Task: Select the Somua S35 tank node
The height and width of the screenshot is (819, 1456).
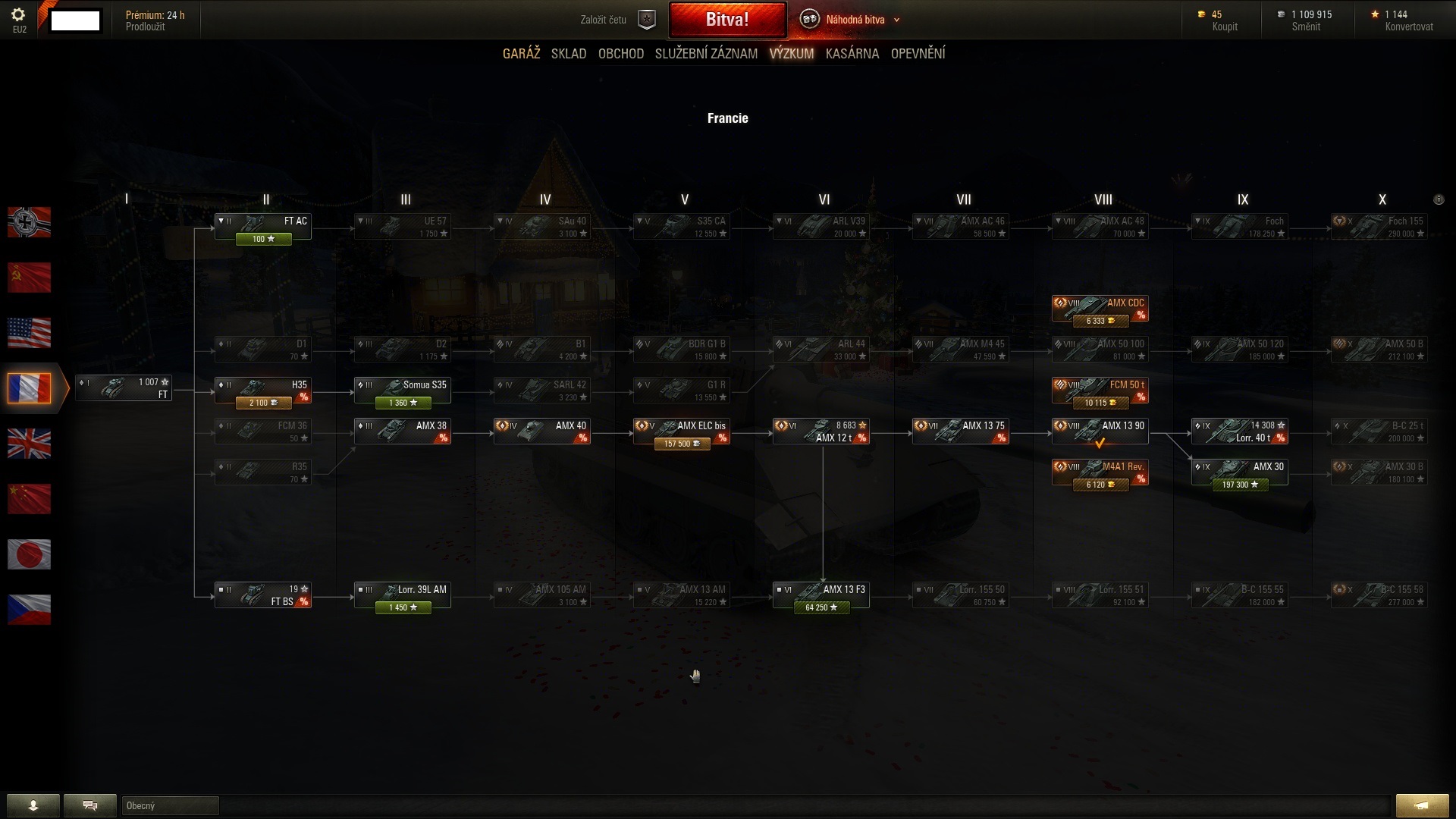Action: [x=403, y=390]
